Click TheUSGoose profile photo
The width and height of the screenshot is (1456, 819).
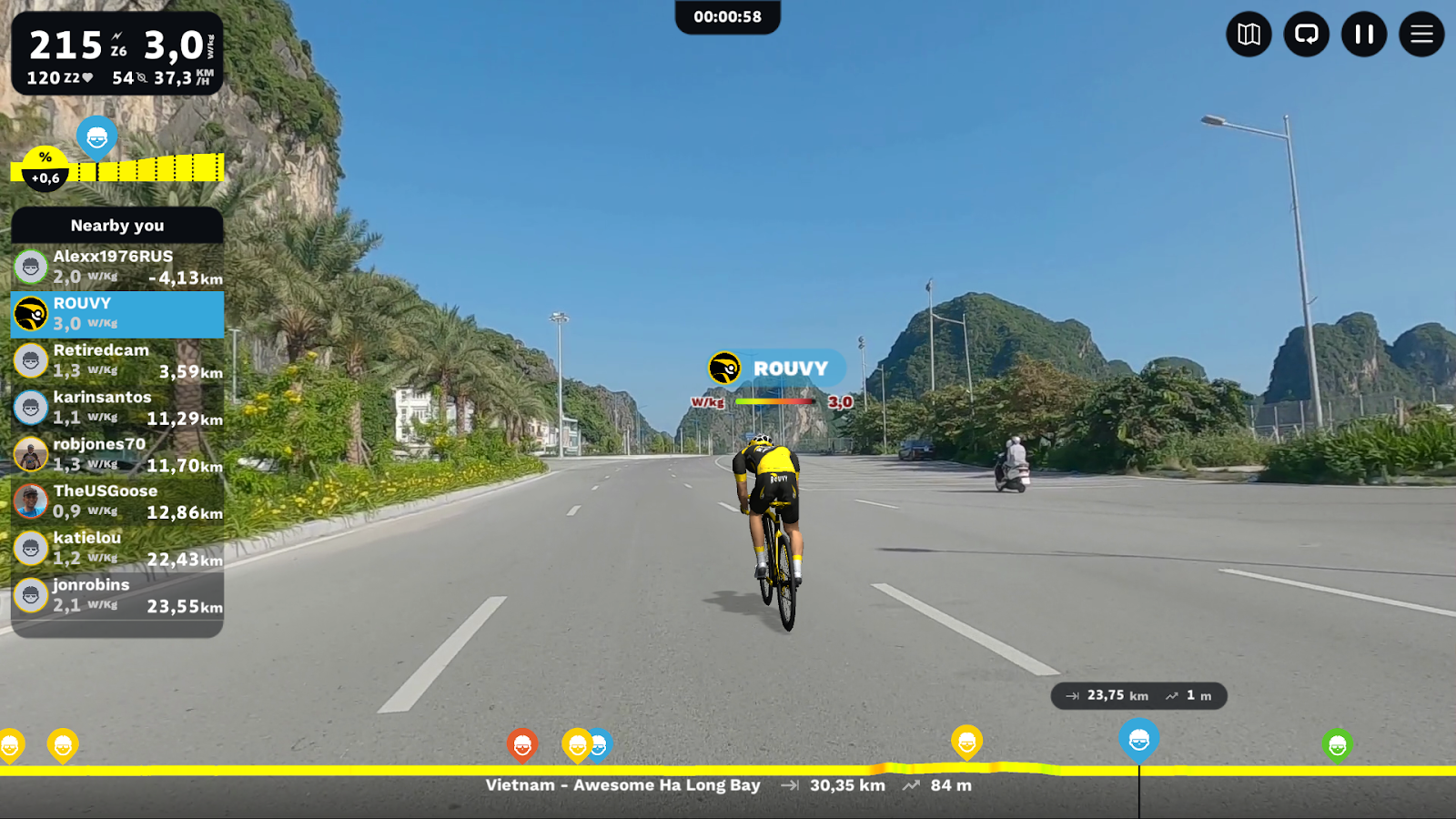click(x=31, y=501)
